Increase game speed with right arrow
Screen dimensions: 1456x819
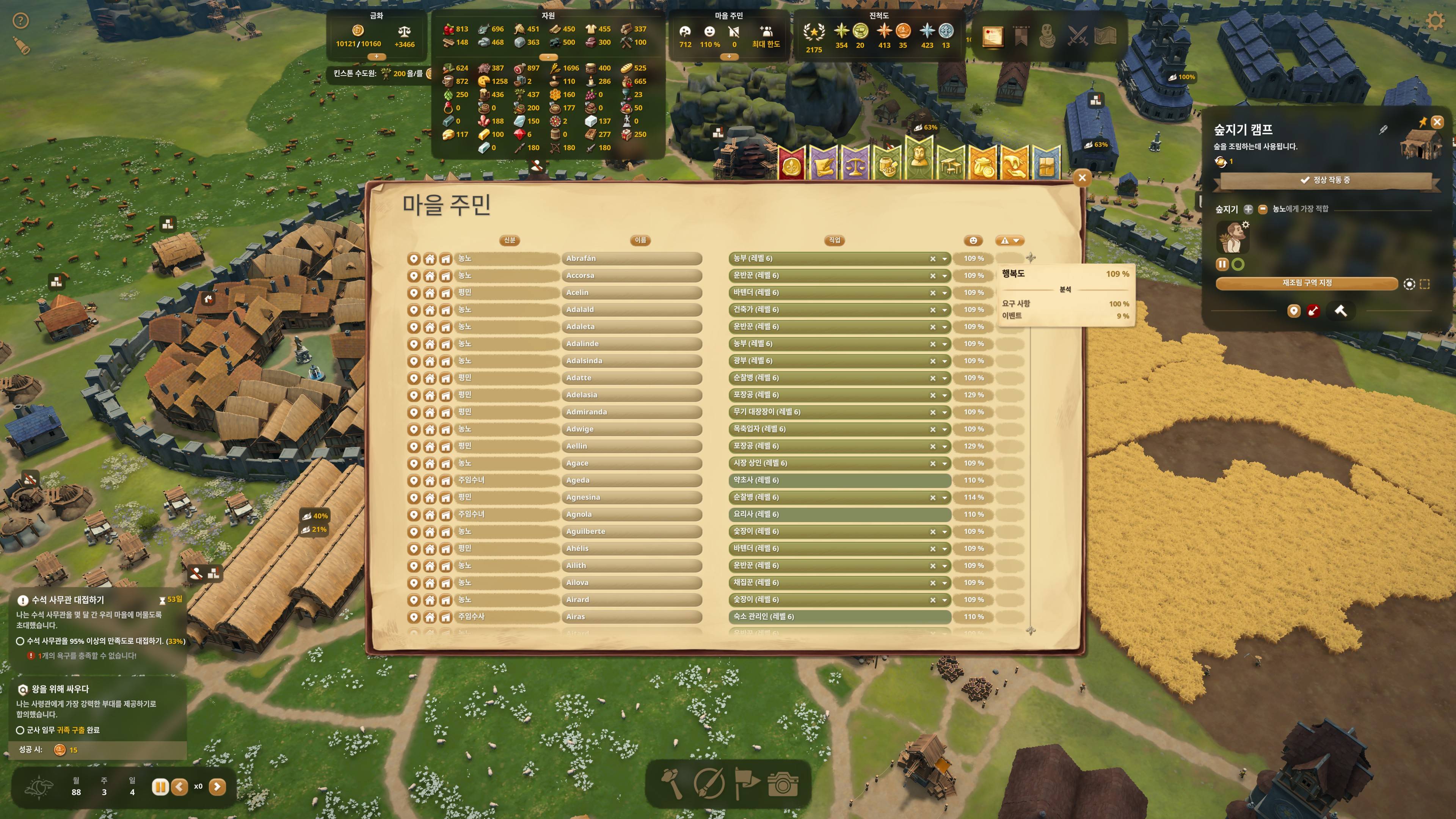pos(217,787)
